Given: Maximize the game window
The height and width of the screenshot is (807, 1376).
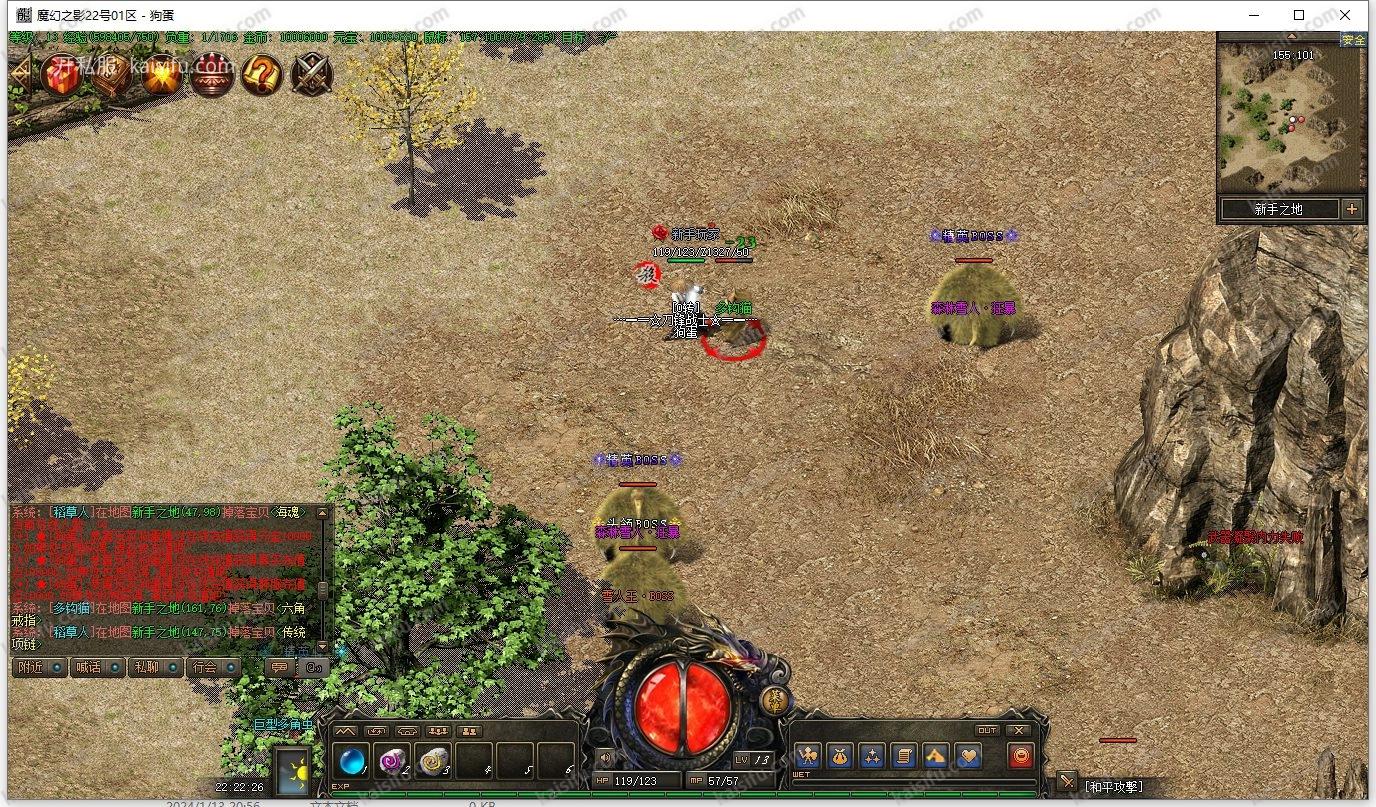Looking at the screenshot, I should (1299, 15).
